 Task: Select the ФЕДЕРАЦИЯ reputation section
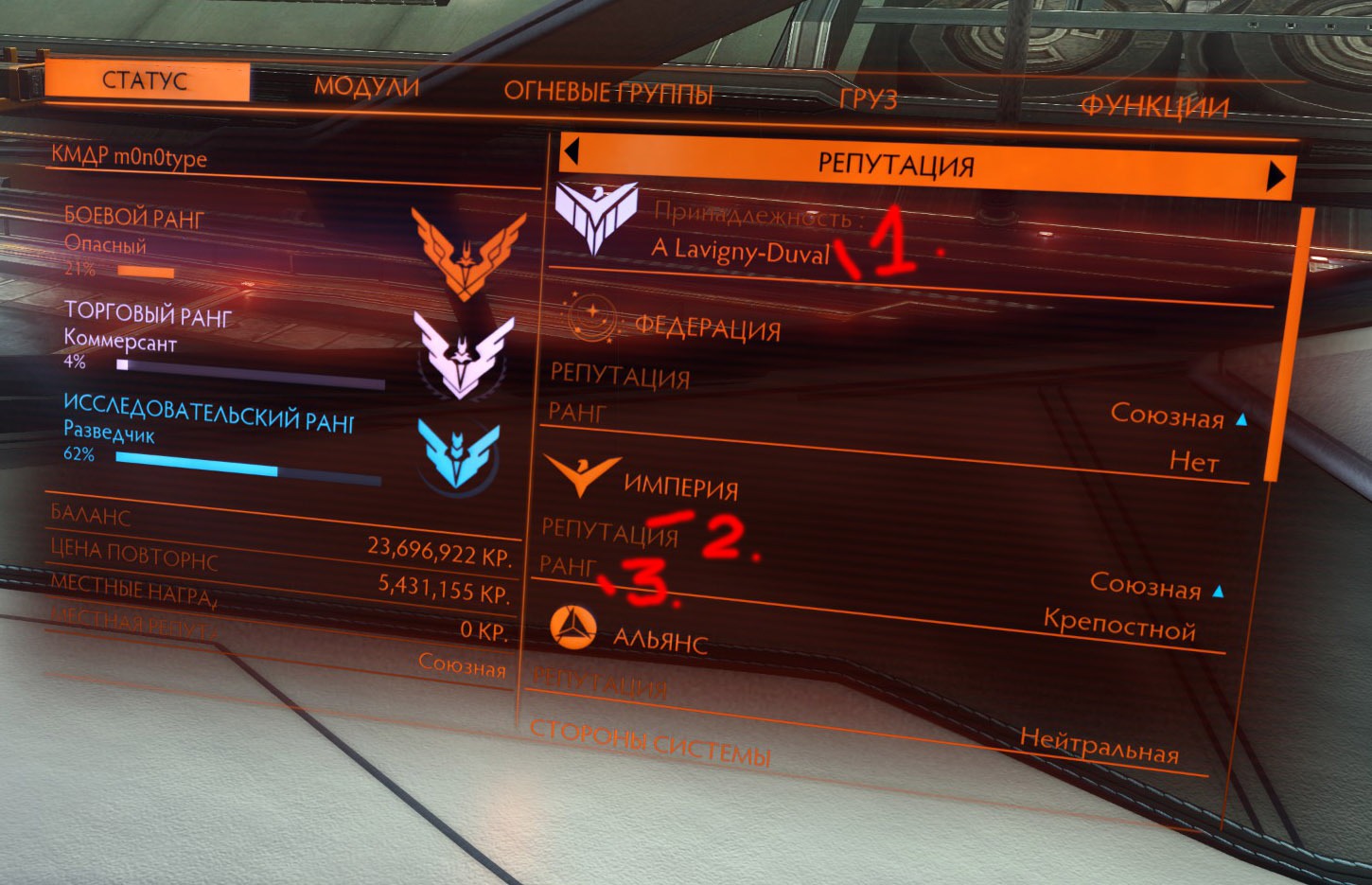coord(707,327)
